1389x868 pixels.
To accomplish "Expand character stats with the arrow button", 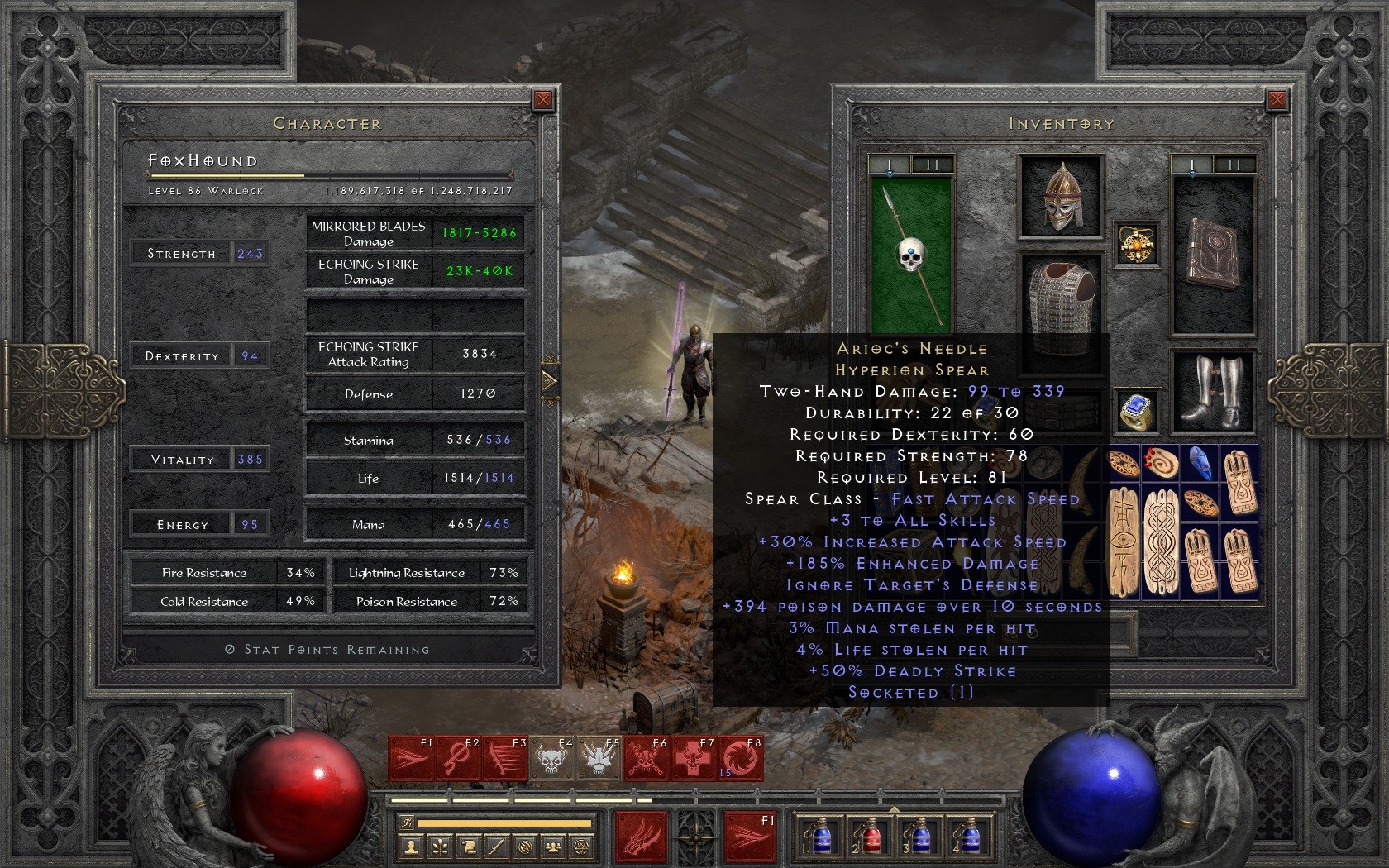I will (550, 381).
